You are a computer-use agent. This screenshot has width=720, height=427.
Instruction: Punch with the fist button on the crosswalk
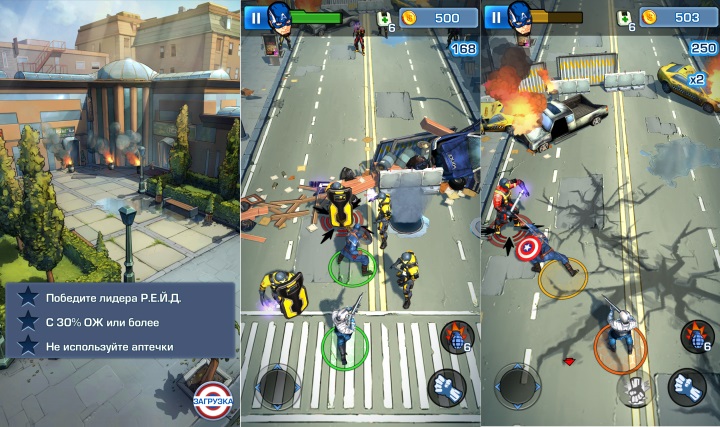click(447, 386)
